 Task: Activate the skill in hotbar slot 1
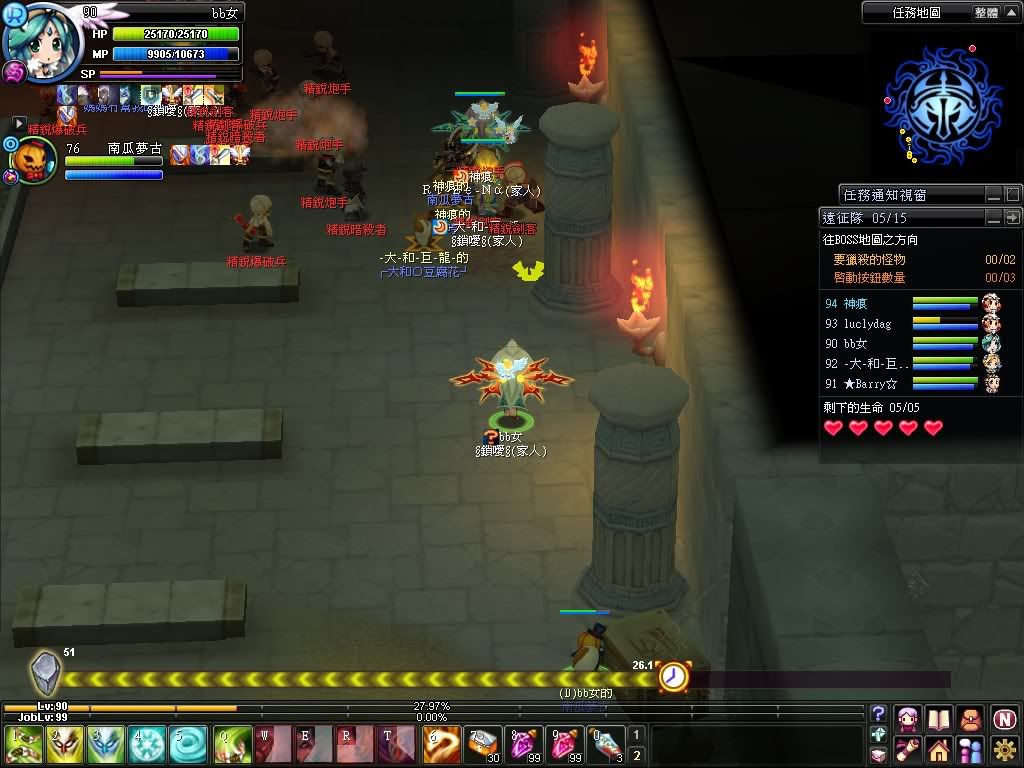(x=23, y=745)
